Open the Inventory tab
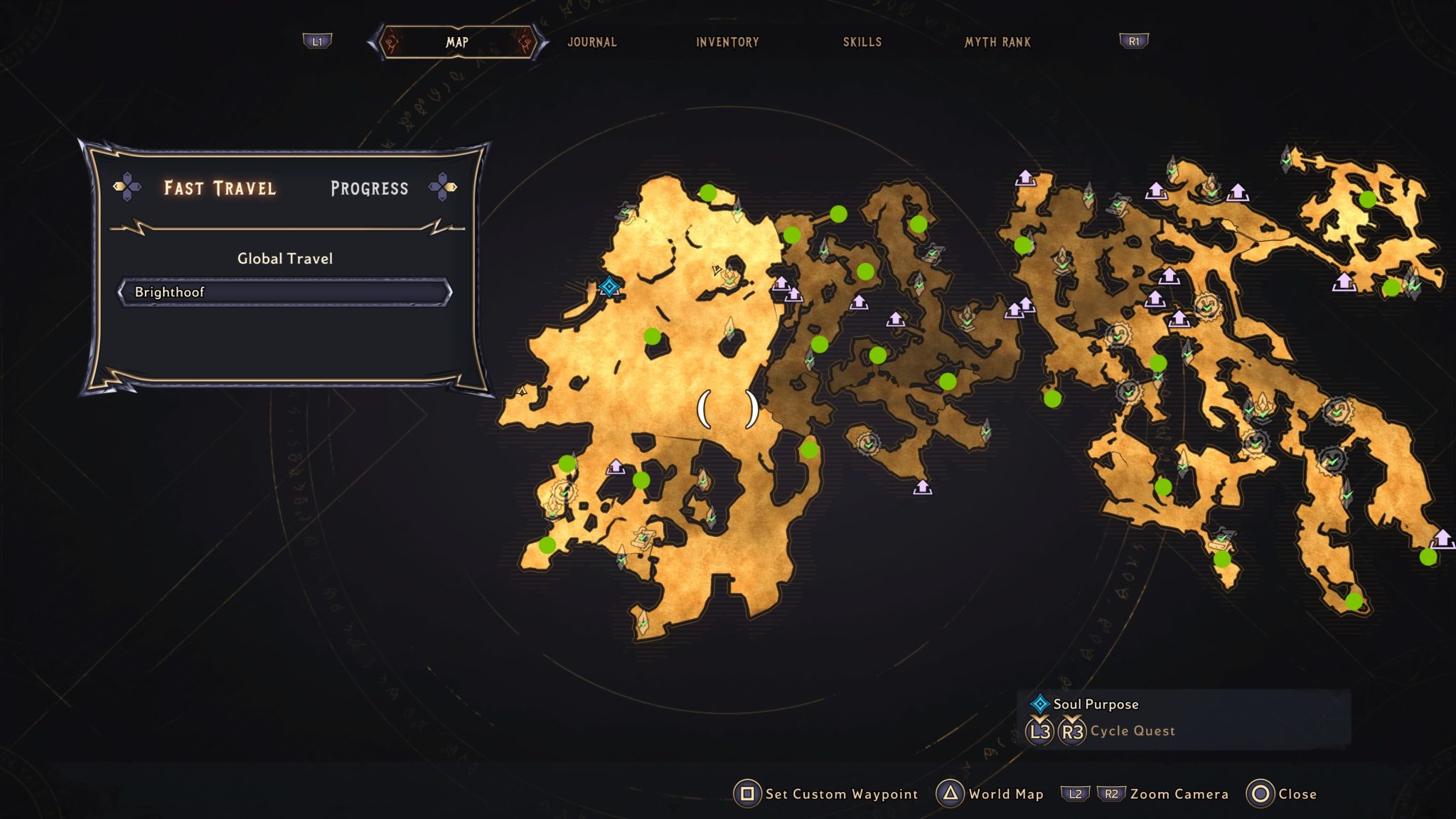 727,42
